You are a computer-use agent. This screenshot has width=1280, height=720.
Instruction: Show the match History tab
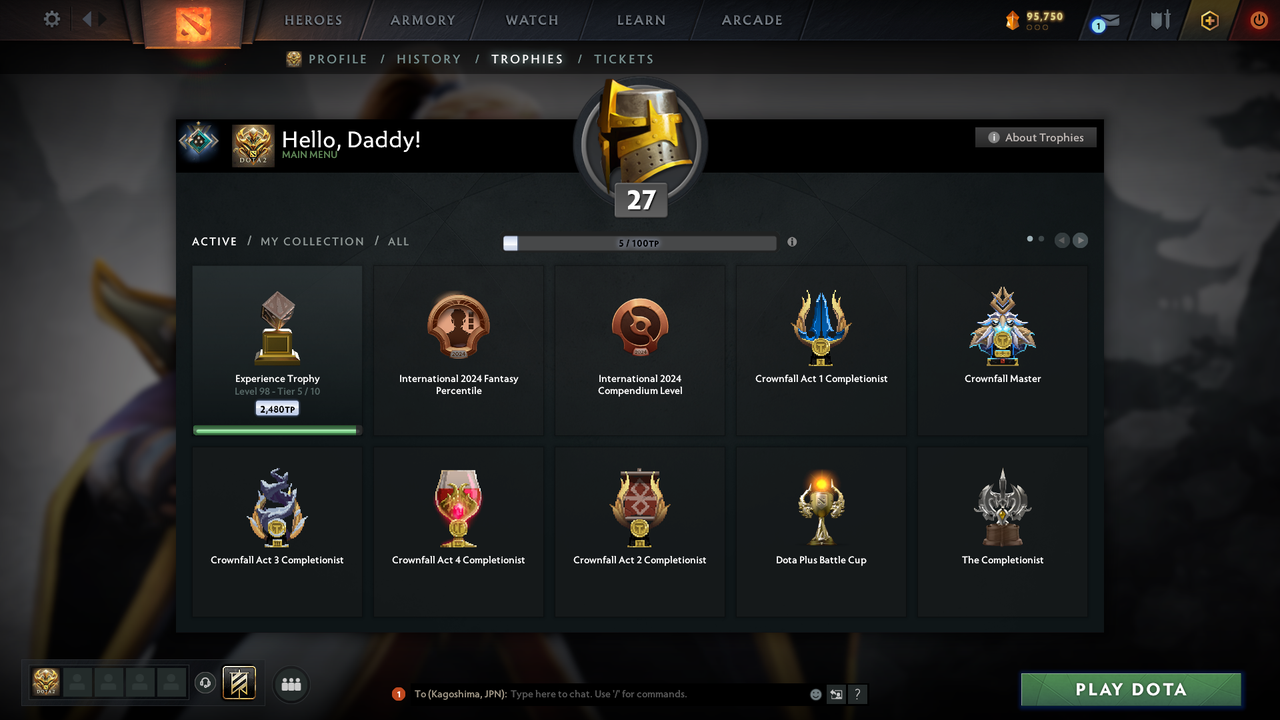coord(428,59)
